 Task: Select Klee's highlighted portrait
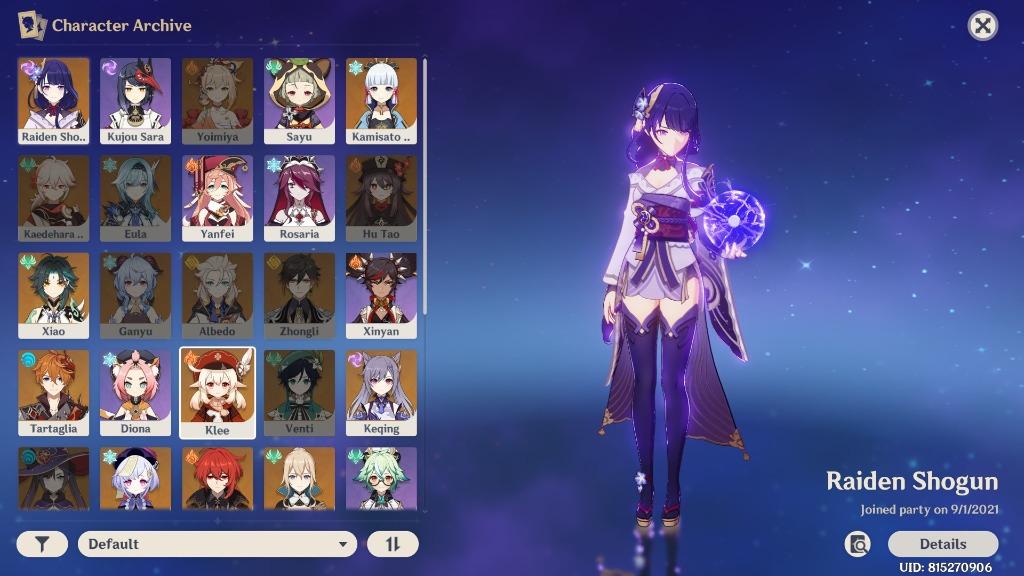click(x=217, y=392)
